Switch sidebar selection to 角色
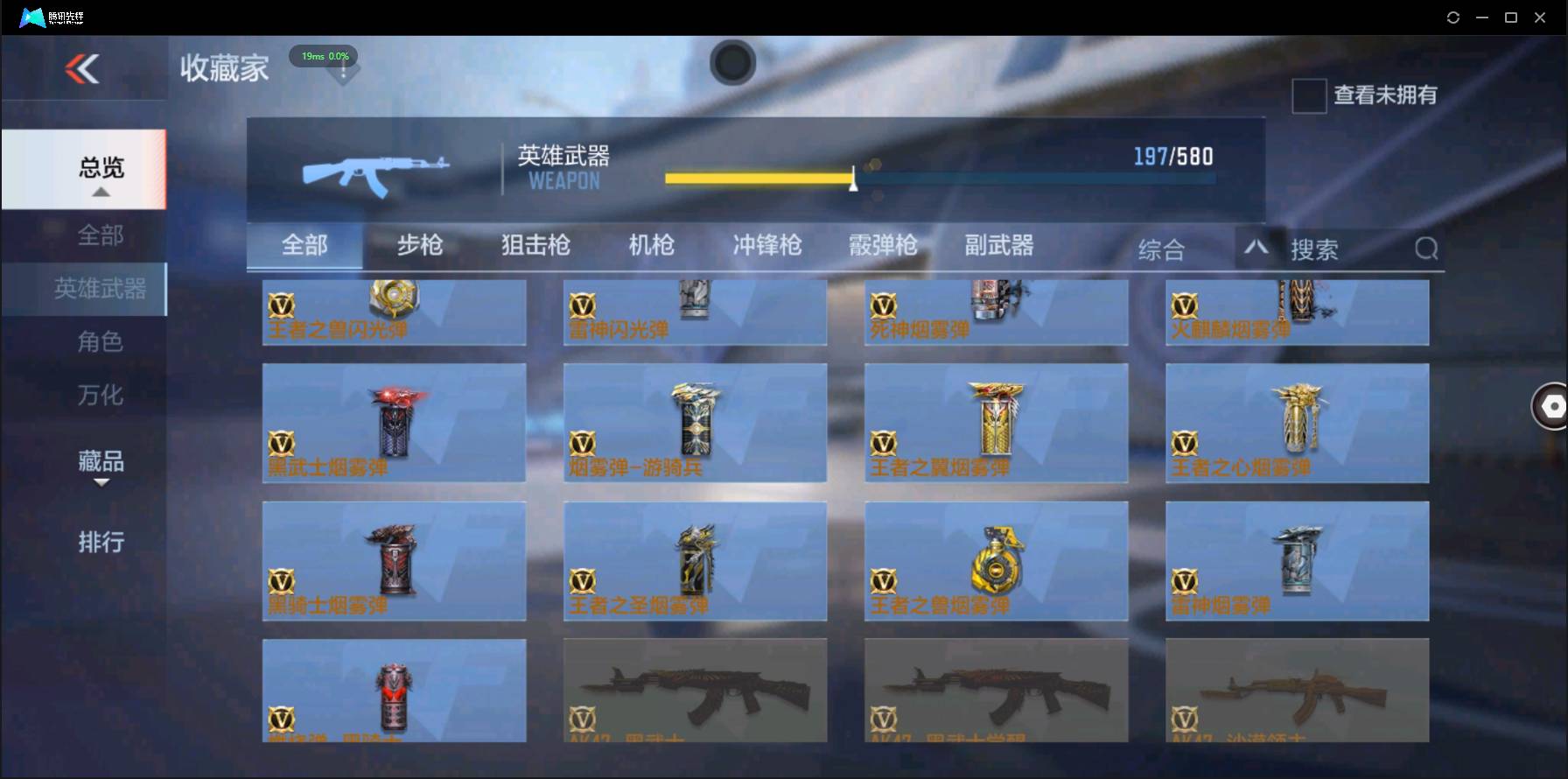 point(103,341)
